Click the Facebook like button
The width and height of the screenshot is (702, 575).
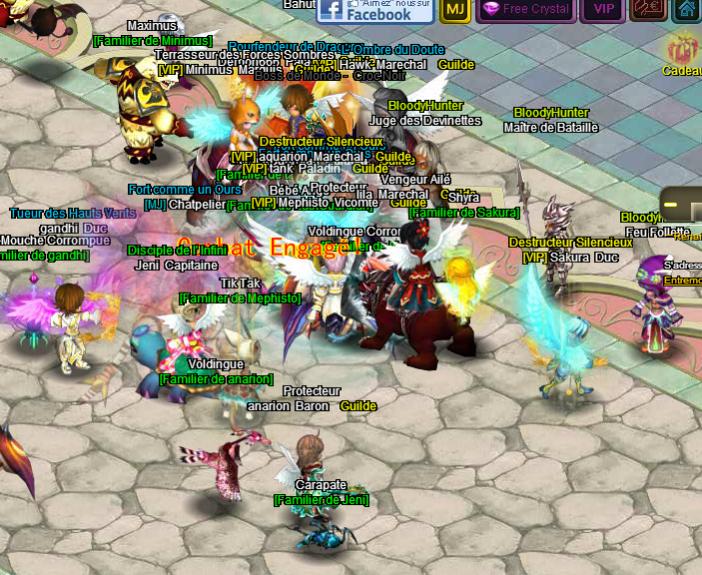tap(375, 11)
